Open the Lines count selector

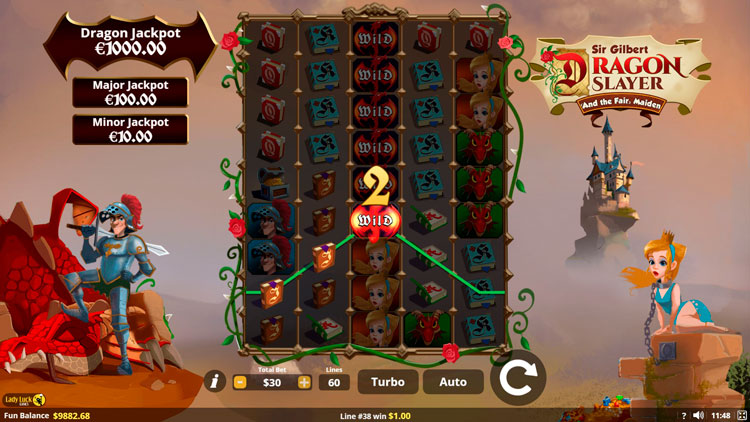(x=335, y=382)
